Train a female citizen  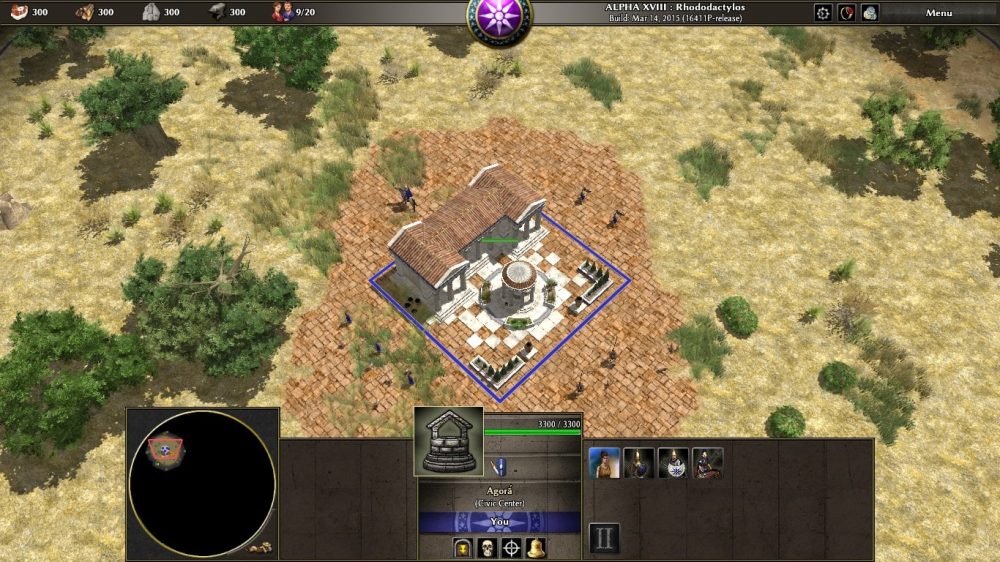(604, 463)
